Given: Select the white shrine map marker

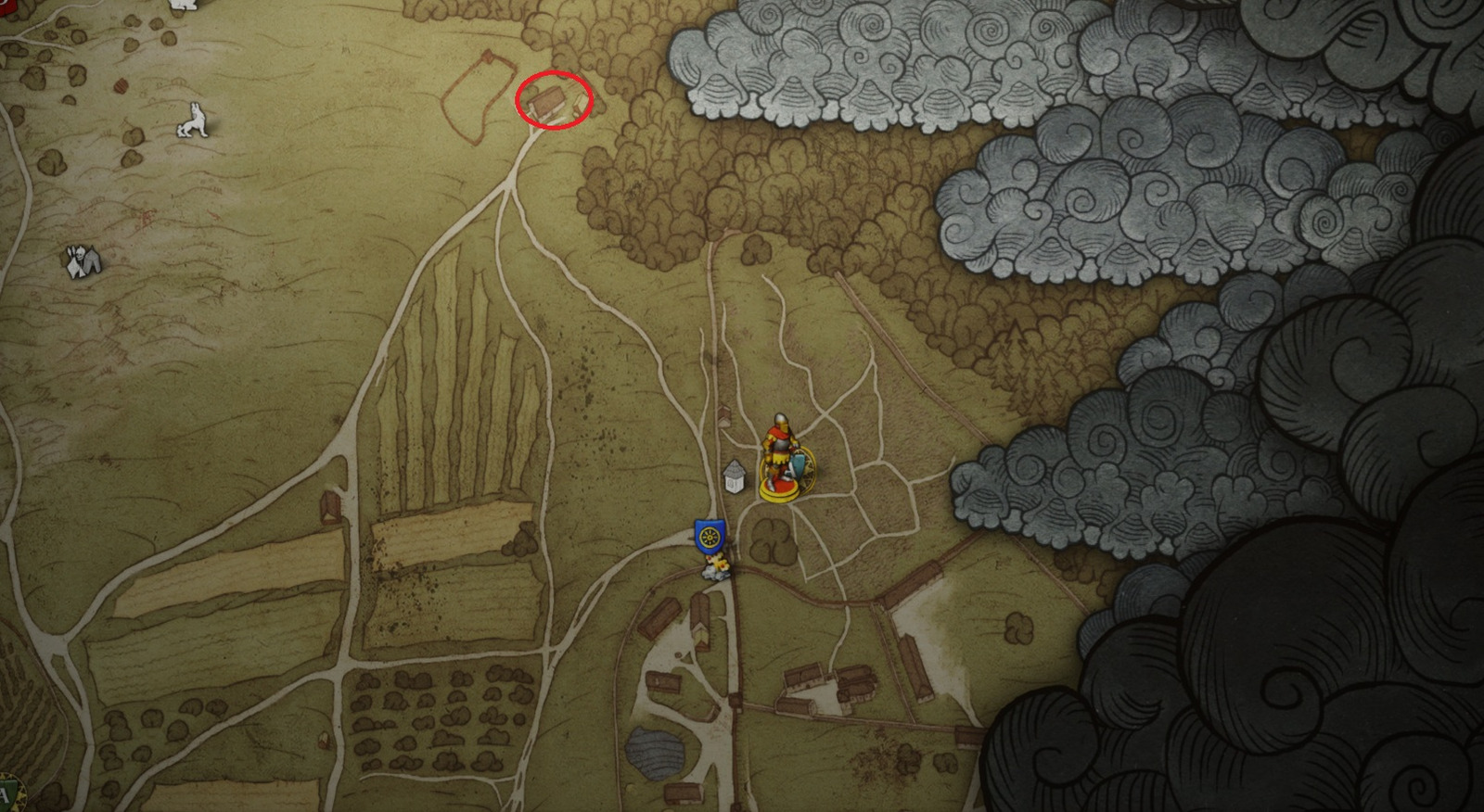Looking at the screenshot, I should [736, 476].
